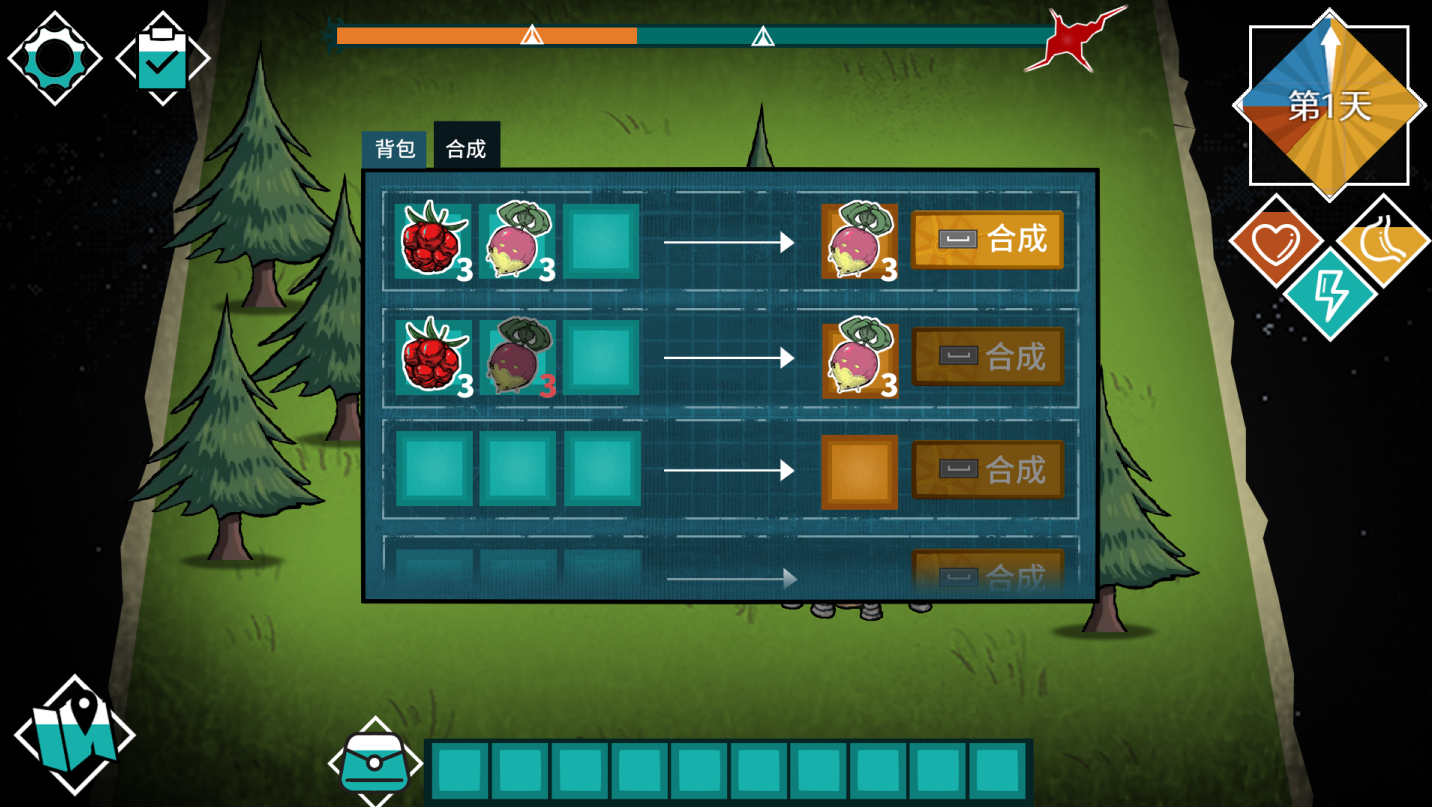Click the orange section of the day progress bar
Viewport: 1432px width, 807px height.
coord(480,35)
